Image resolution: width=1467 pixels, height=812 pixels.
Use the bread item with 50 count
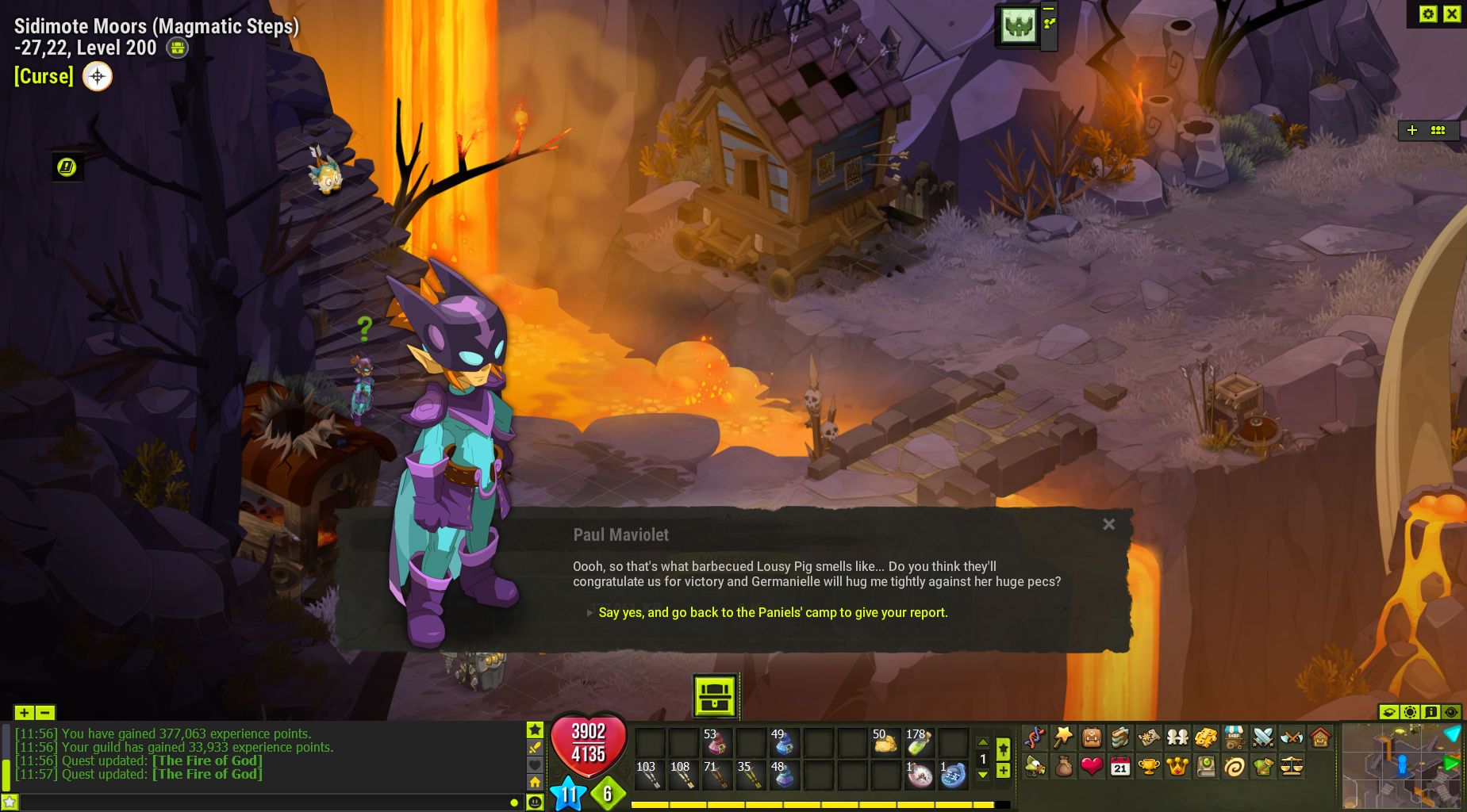[885, 742]
